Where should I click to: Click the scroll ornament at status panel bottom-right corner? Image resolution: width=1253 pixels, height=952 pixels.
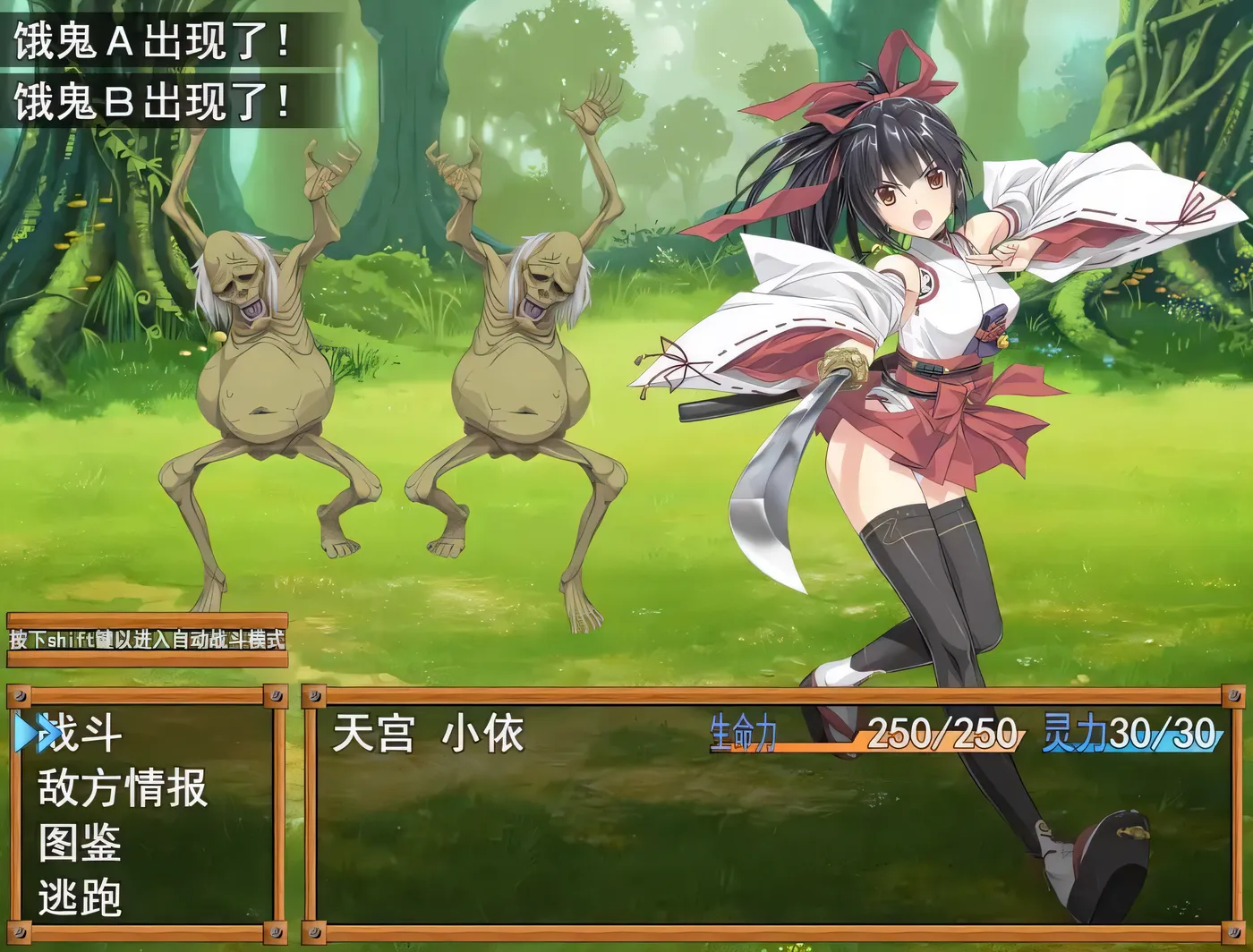tap(1235, 932)
